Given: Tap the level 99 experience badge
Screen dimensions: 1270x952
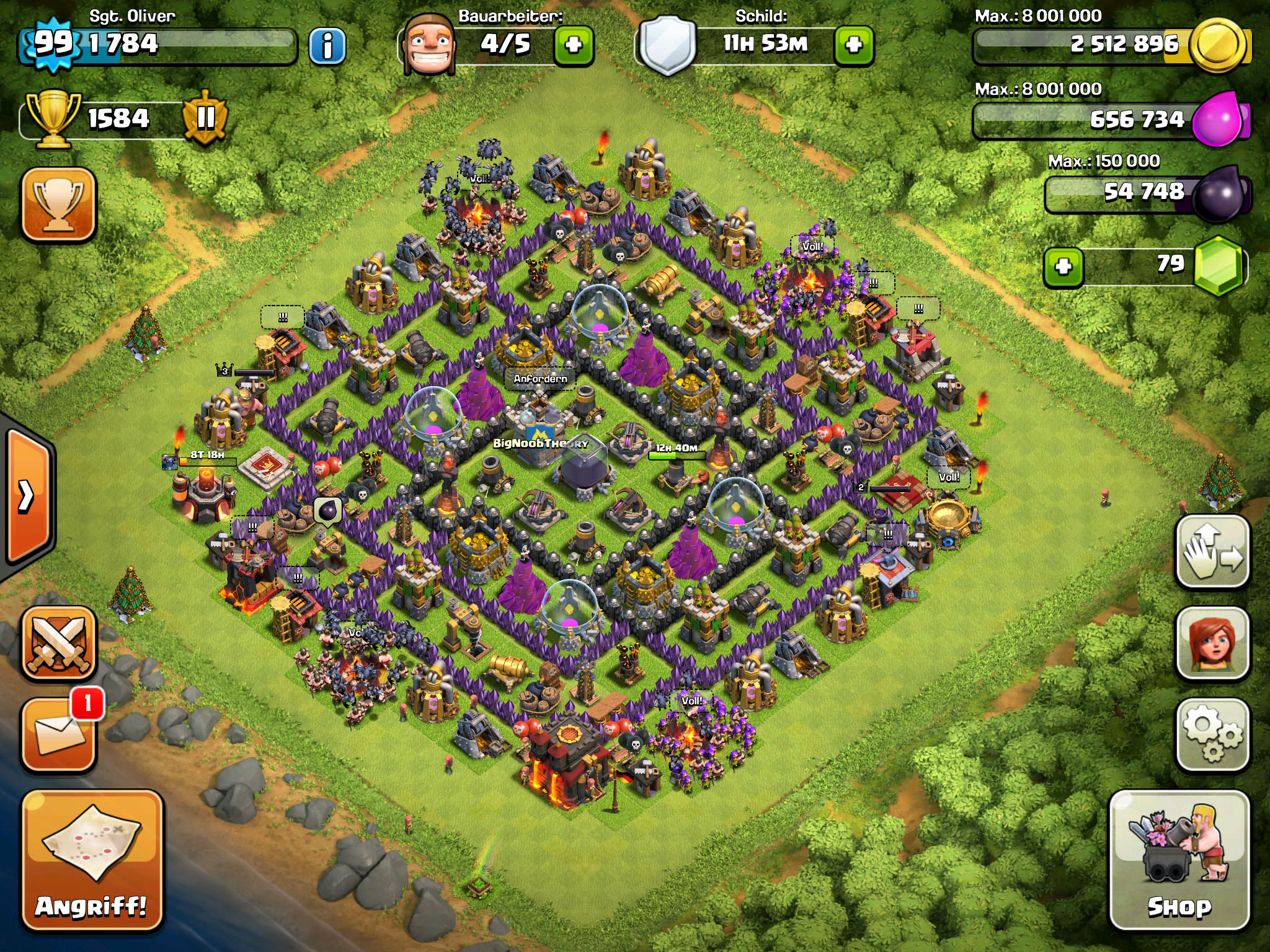Looking at the screenshot, I should tap(53, 43).
